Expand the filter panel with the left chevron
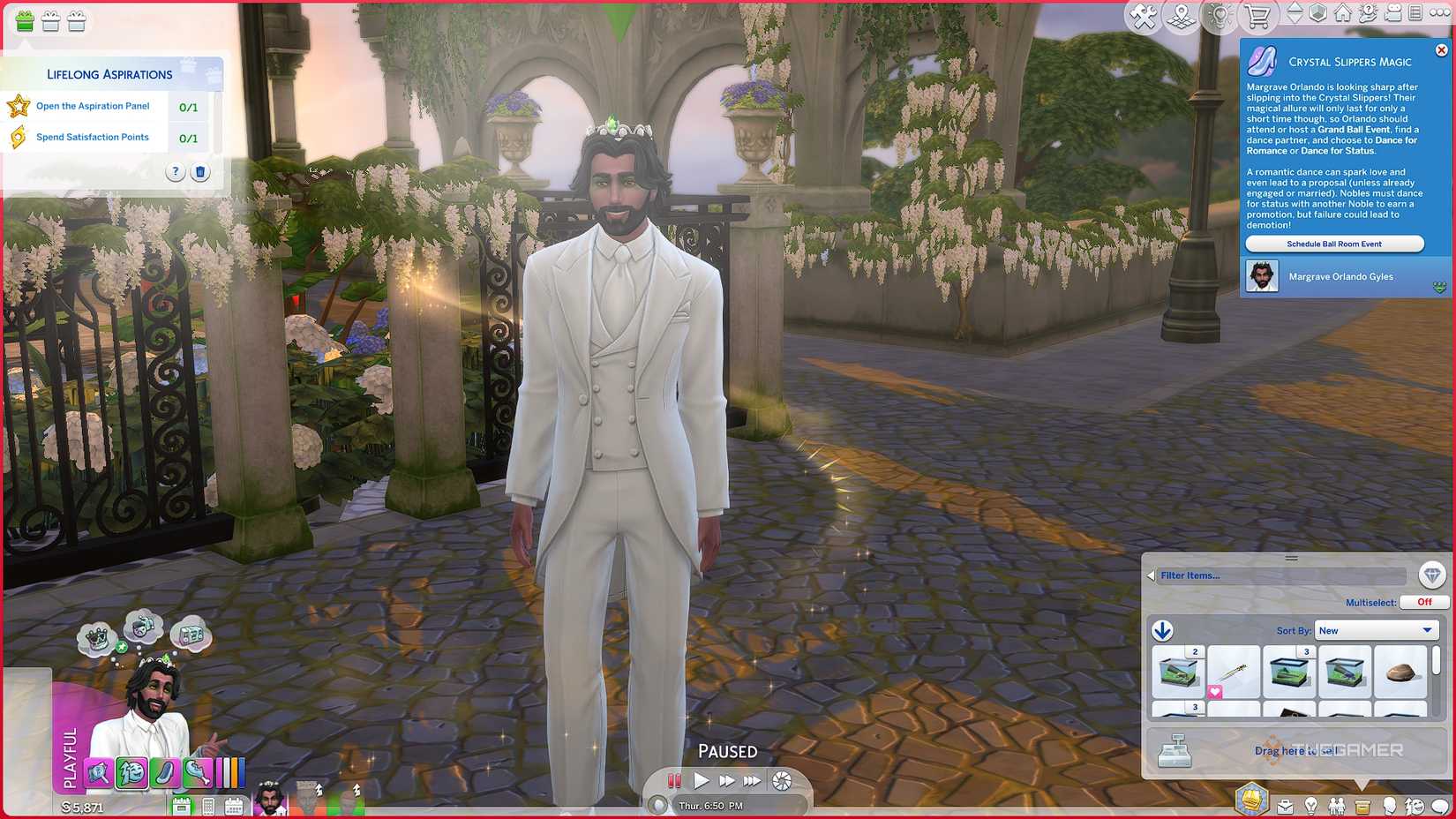1456x819 pixels. 1151,575
